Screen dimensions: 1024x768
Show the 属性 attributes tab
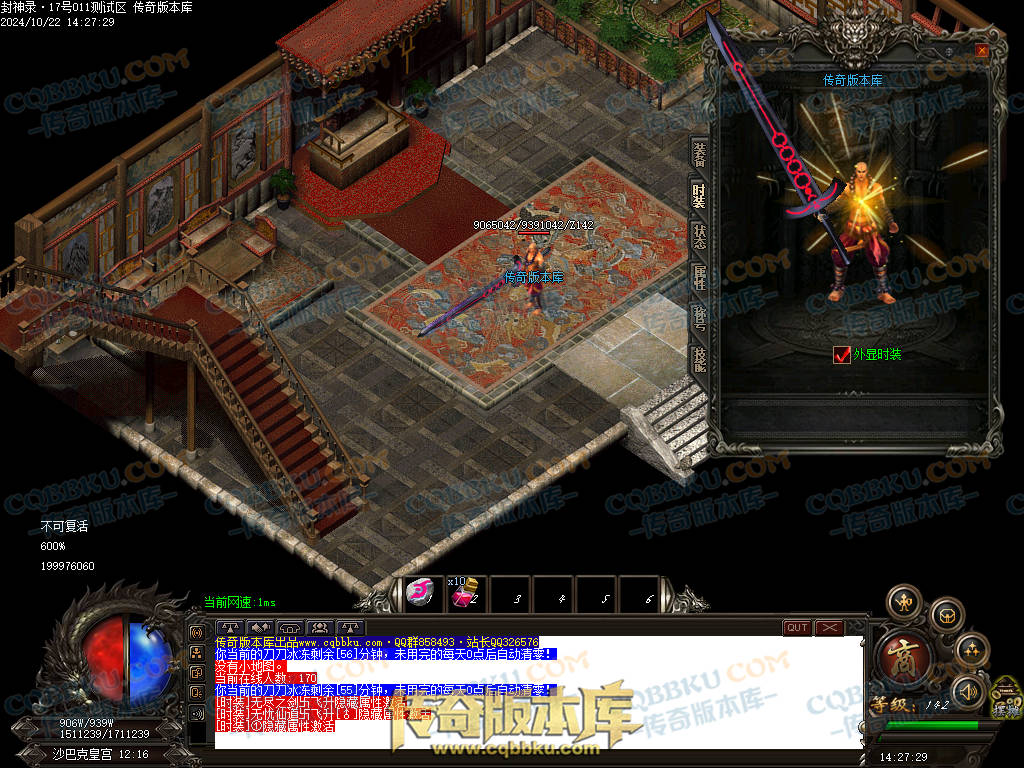click(699, 279)
